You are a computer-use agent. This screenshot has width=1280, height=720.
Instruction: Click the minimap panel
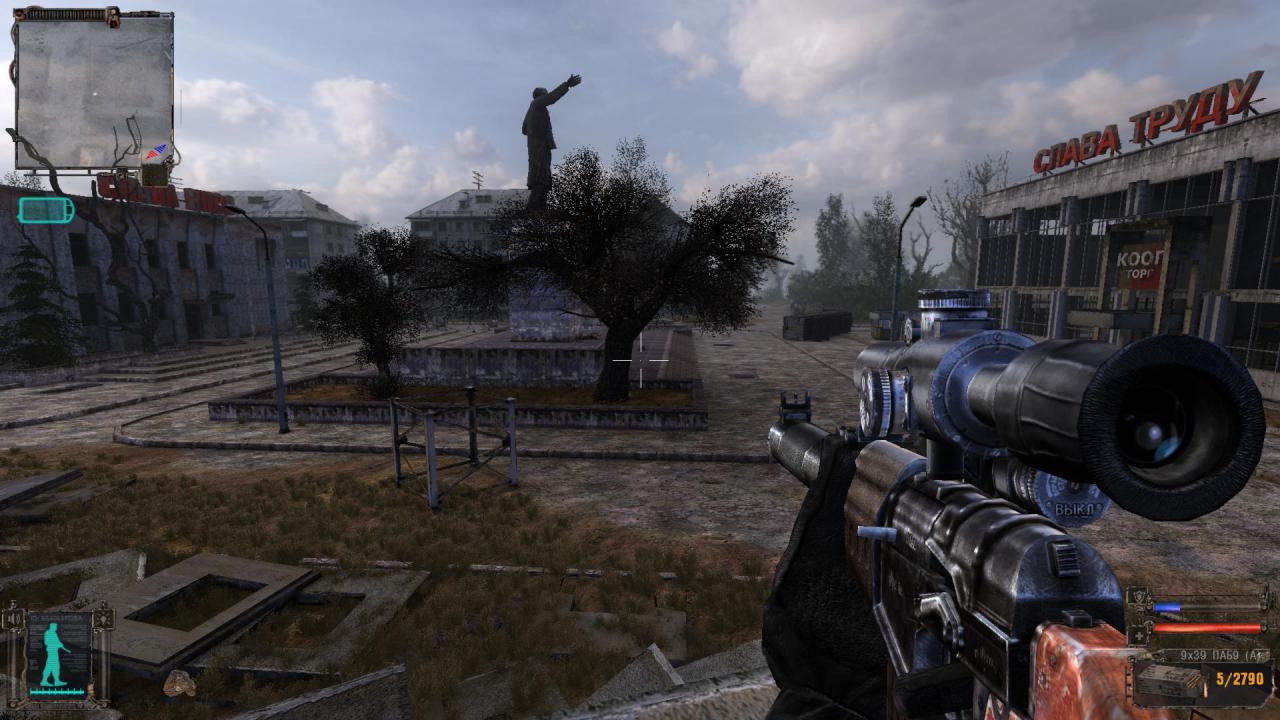pyautogui.click(x=94, y=90)
